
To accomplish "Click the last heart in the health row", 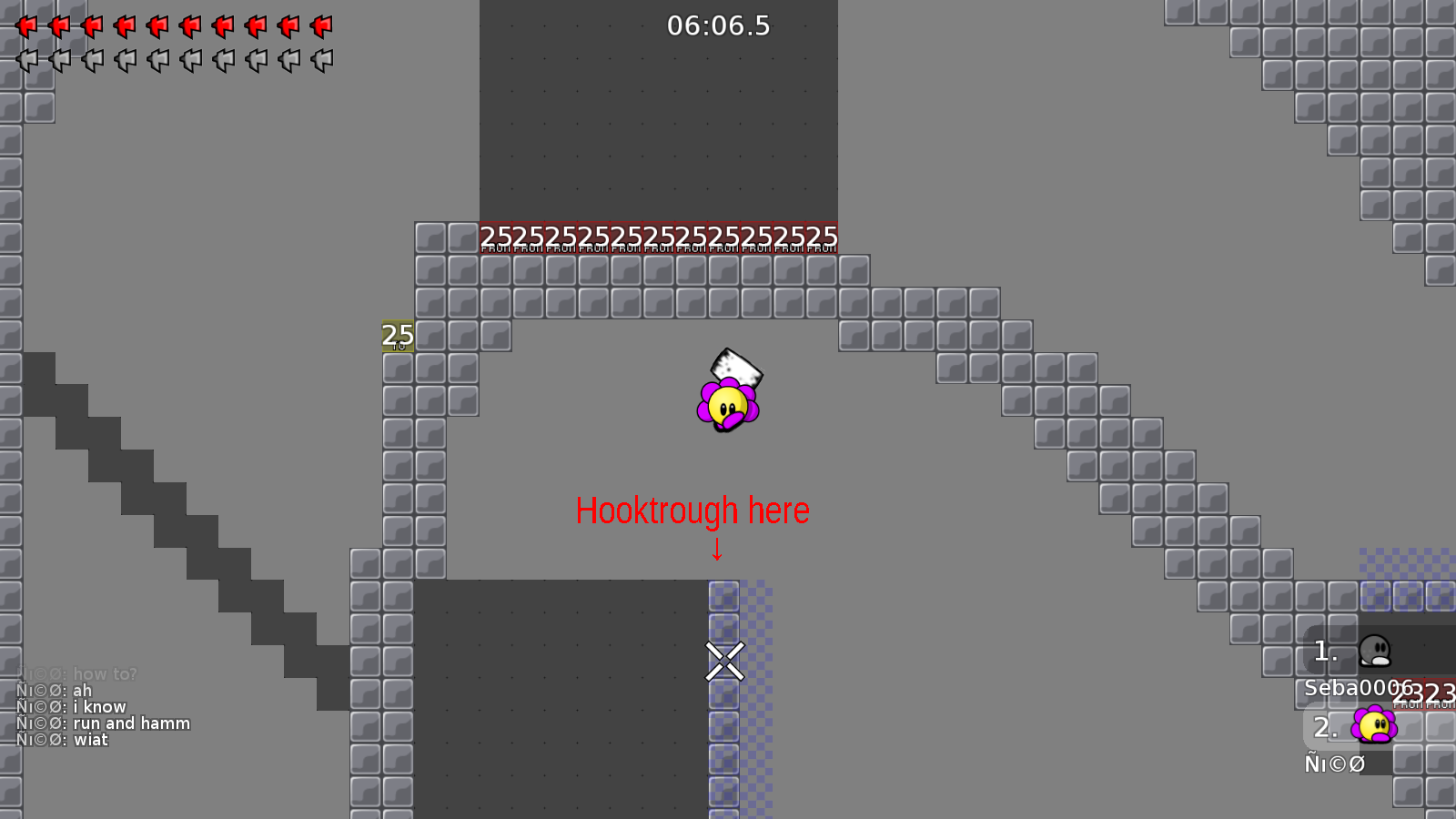I will [x=322, y=25].
